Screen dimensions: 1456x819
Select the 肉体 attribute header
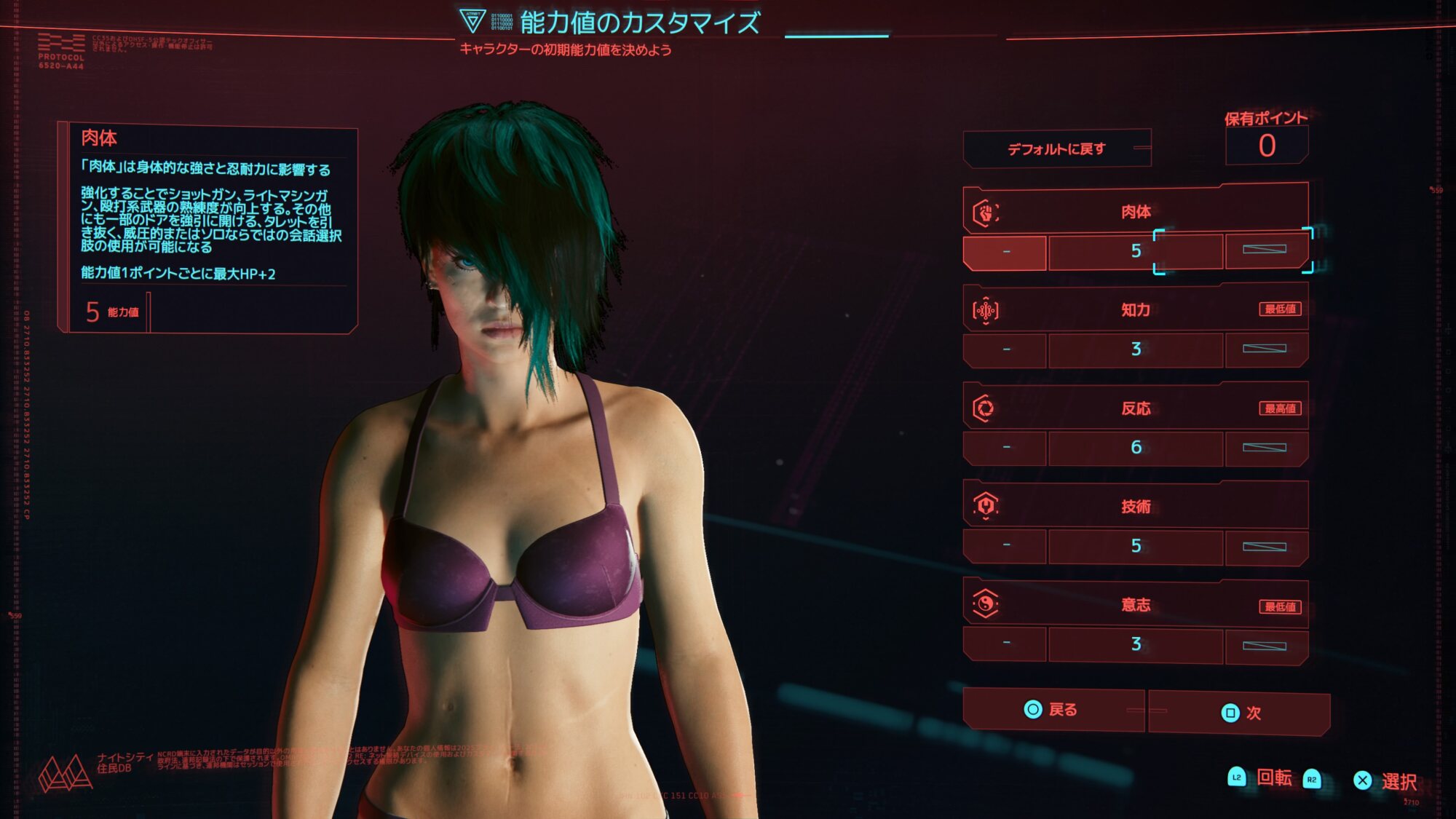(1135, 212)
